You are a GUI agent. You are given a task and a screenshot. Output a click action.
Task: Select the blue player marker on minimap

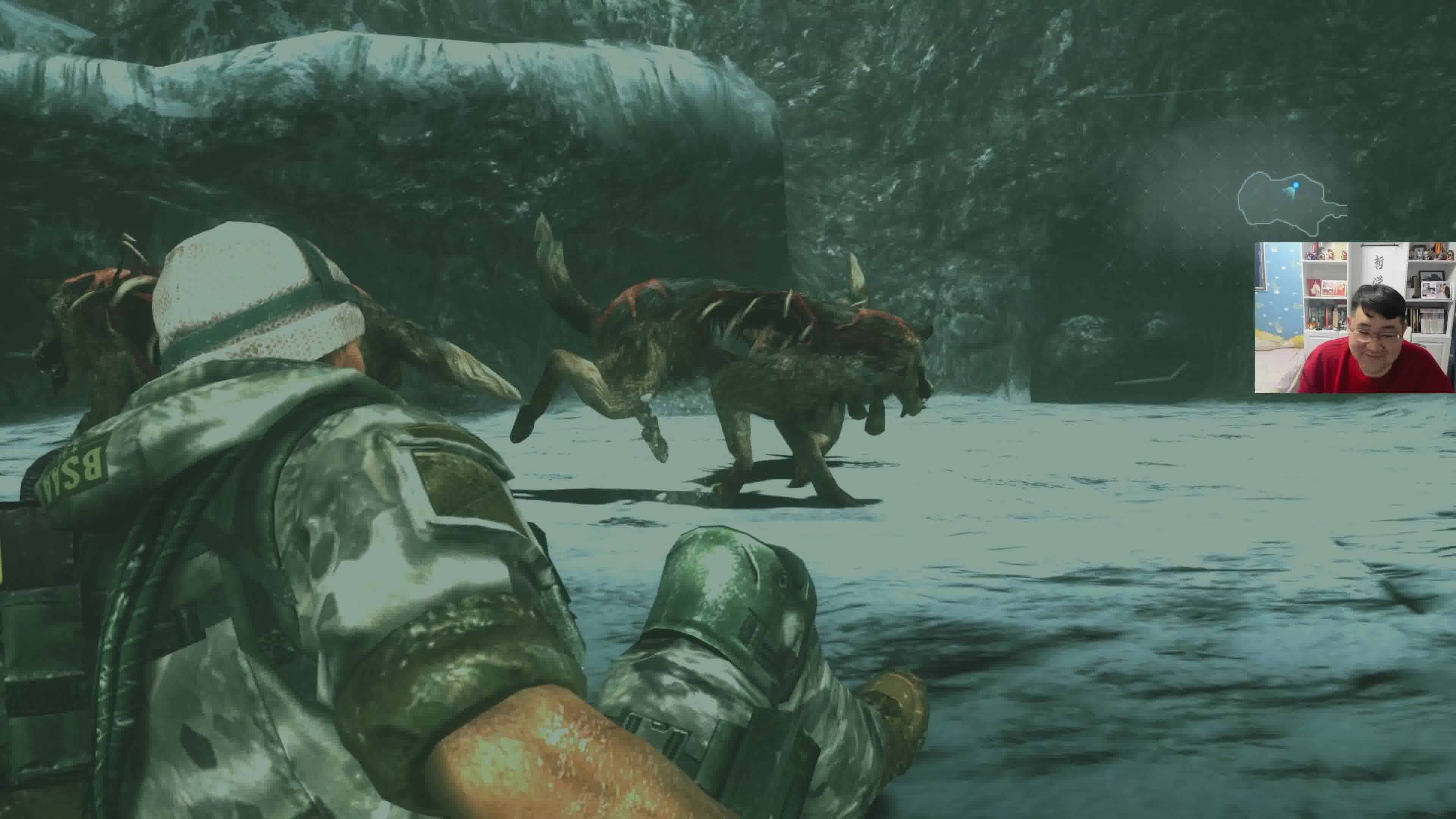pos(1296,185)
